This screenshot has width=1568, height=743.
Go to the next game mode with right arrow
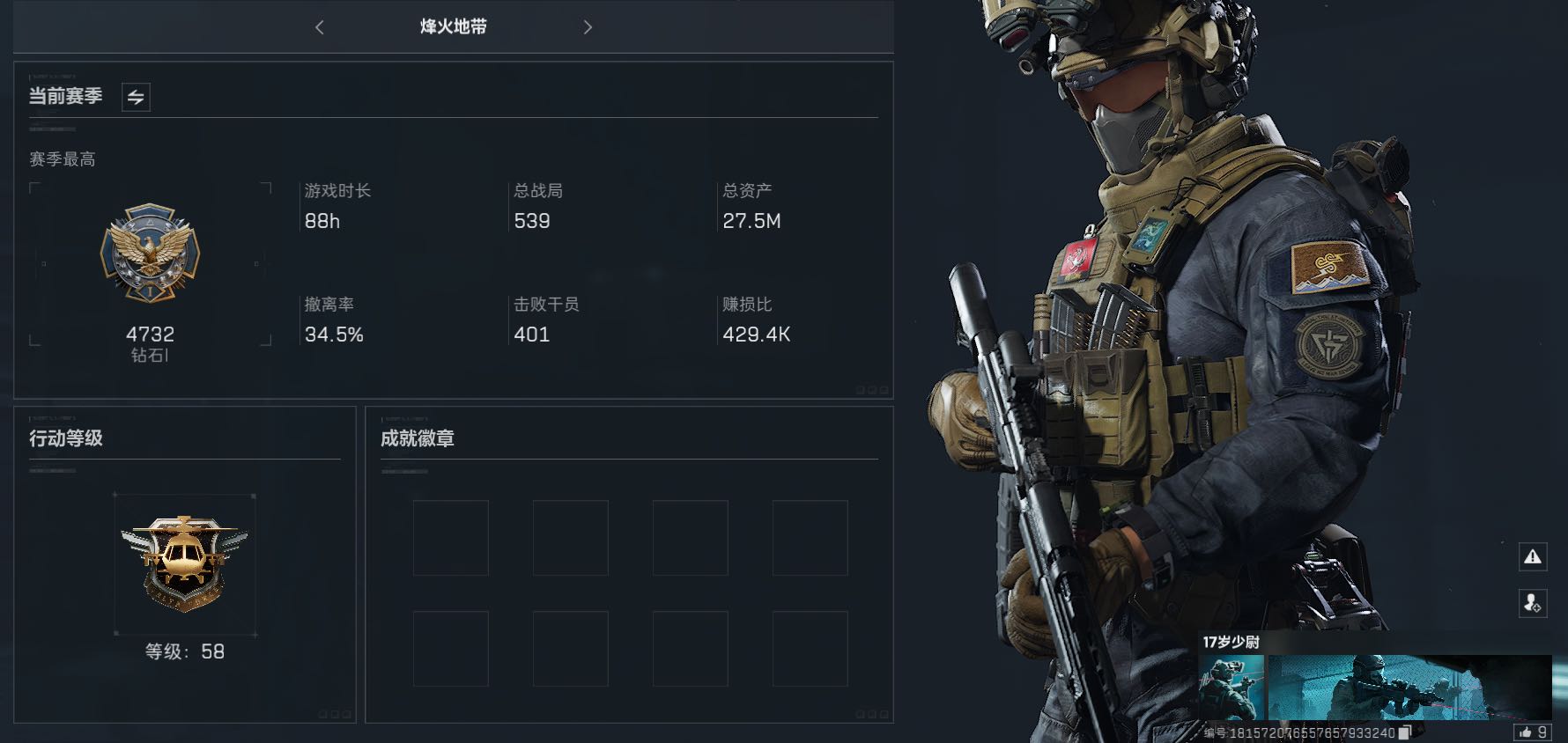[588, 27]
